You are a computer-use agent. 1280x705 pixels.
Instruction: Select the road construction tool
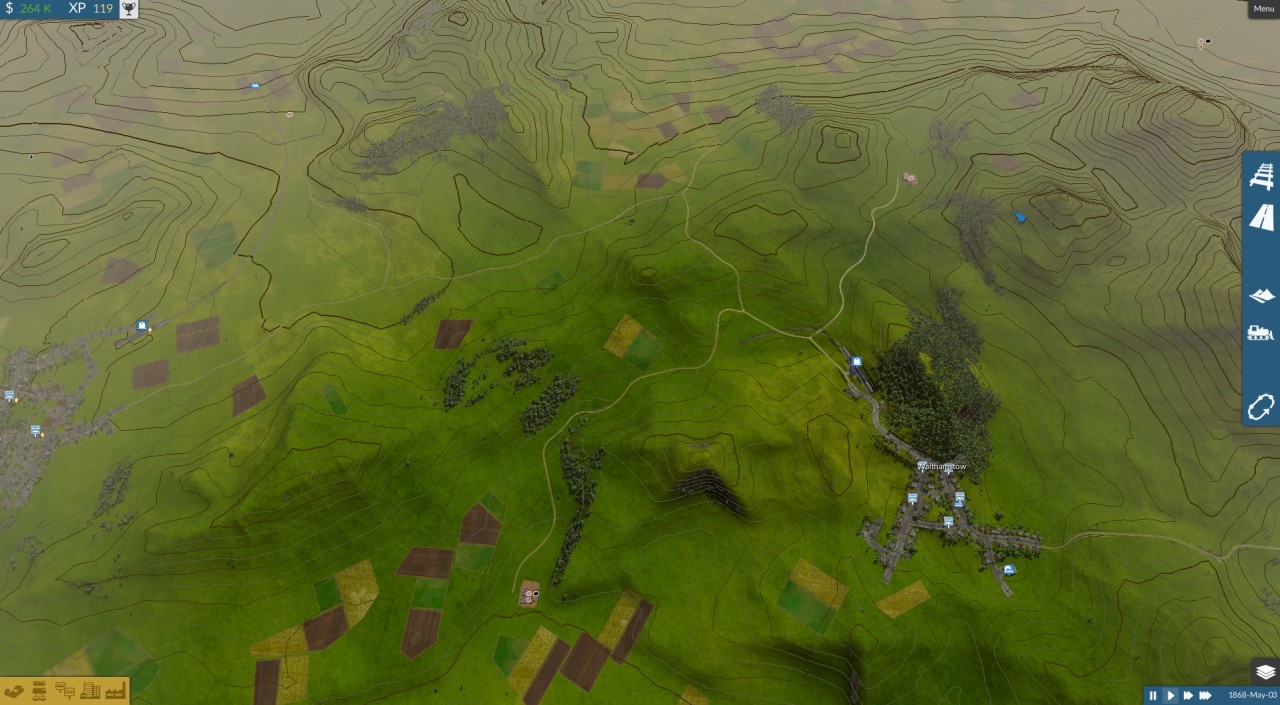[1261, 218]
